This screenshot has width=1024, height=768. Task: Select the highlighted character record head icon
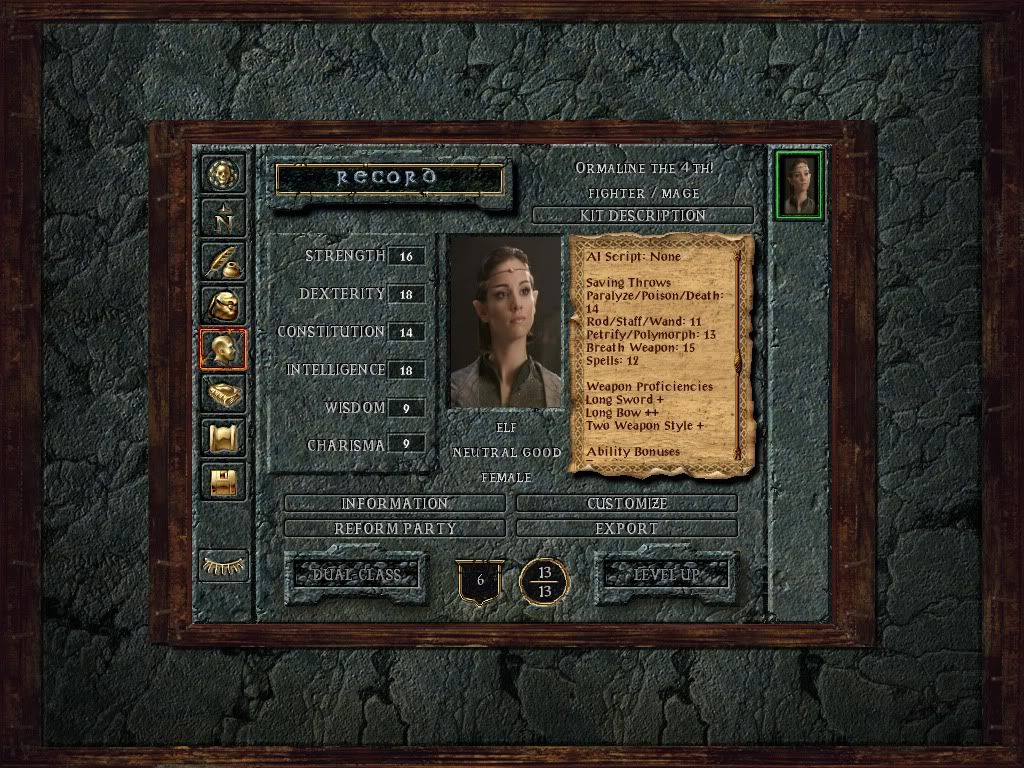[x=223, y=349]
